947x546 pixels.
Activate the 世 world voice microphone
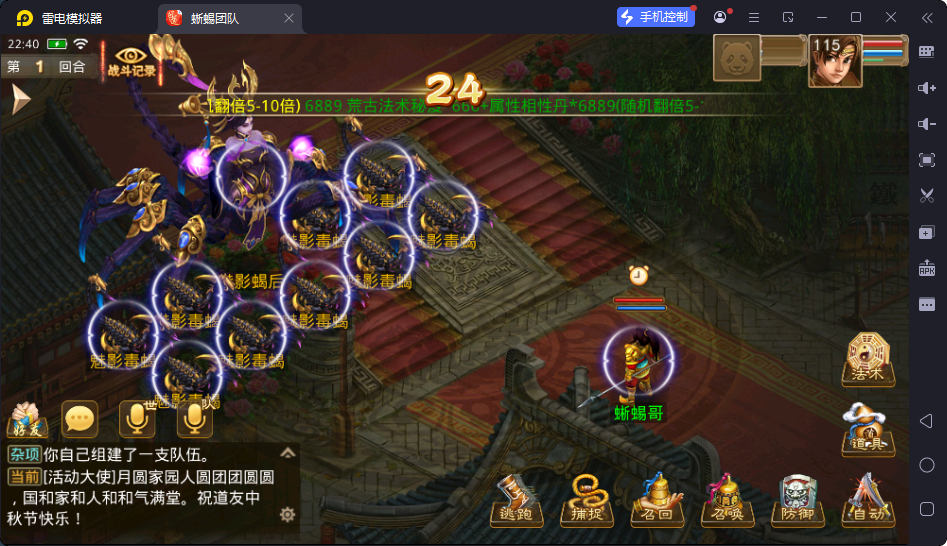(138, 419)
